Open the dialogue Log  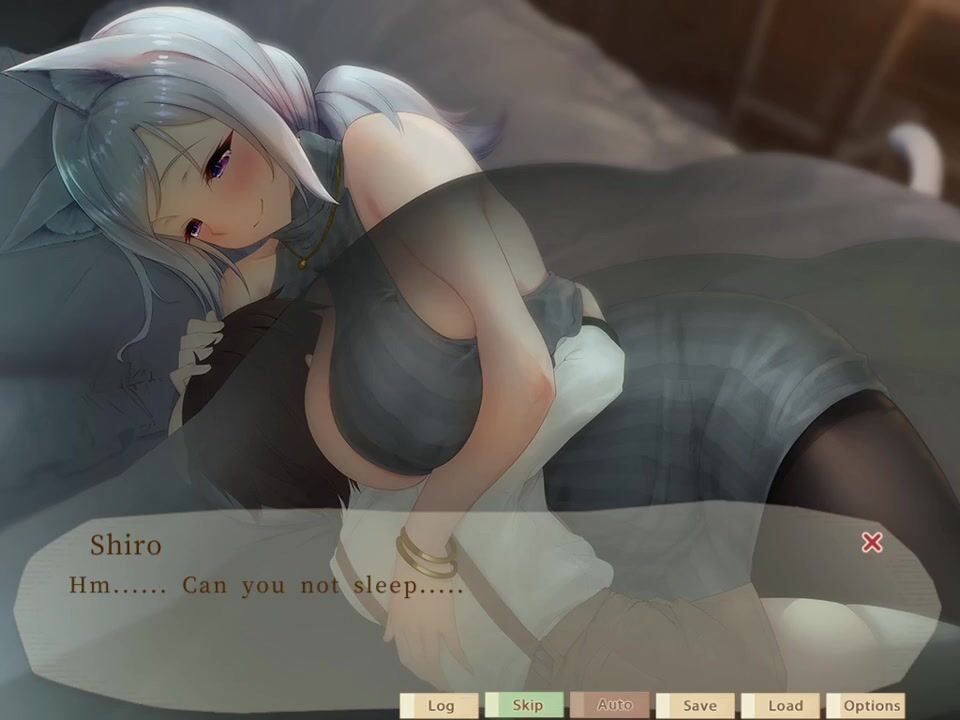pyautogui.click(x=440, y=705)
